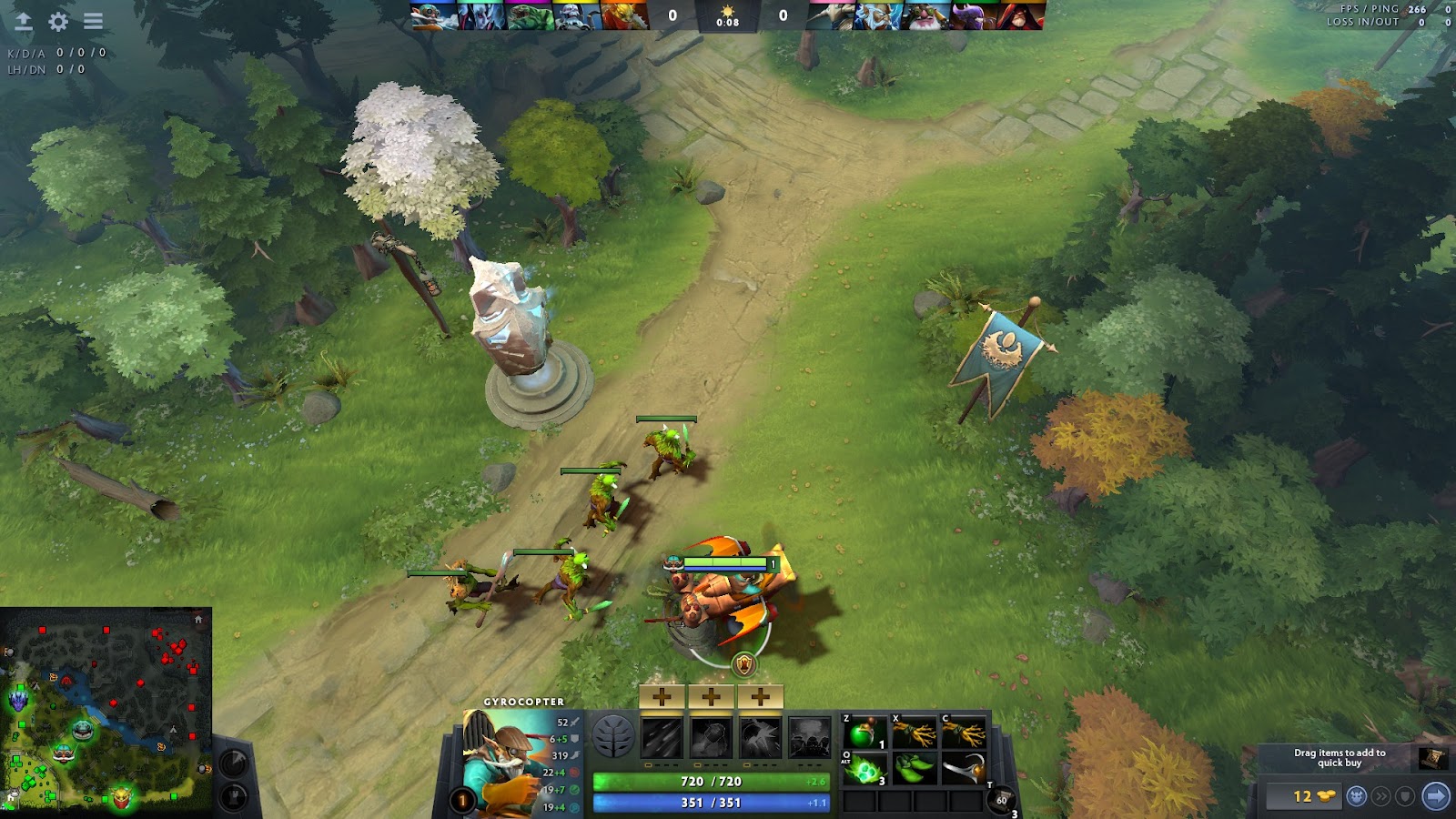Level up Flak Cannon with its plus button

761,697
